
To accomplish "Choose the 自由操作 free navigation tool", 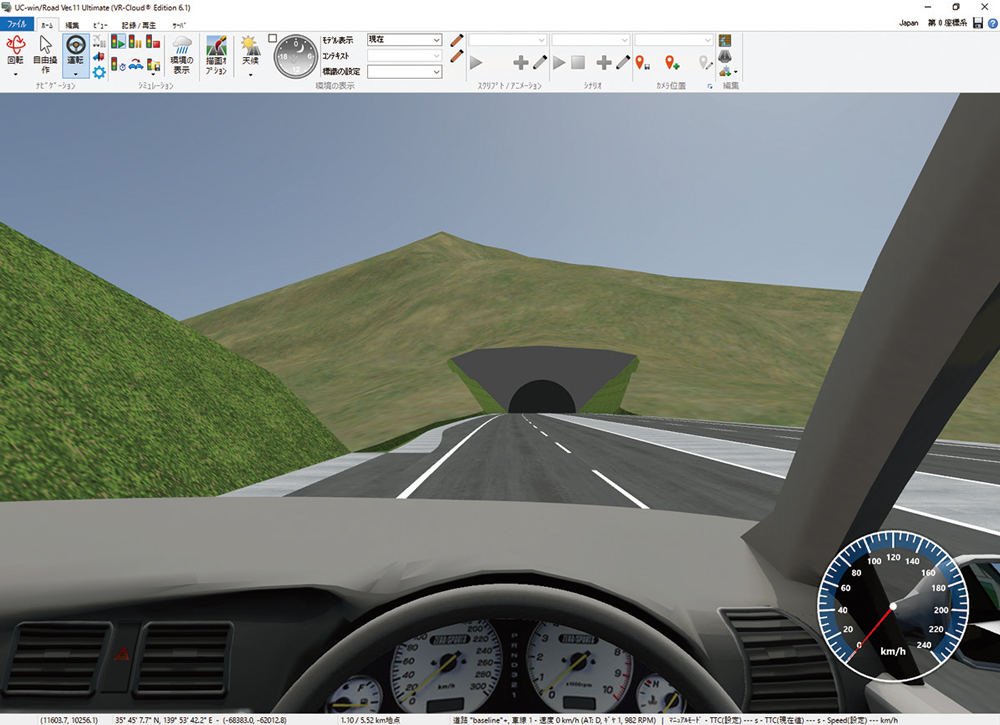I will point(45,54).
